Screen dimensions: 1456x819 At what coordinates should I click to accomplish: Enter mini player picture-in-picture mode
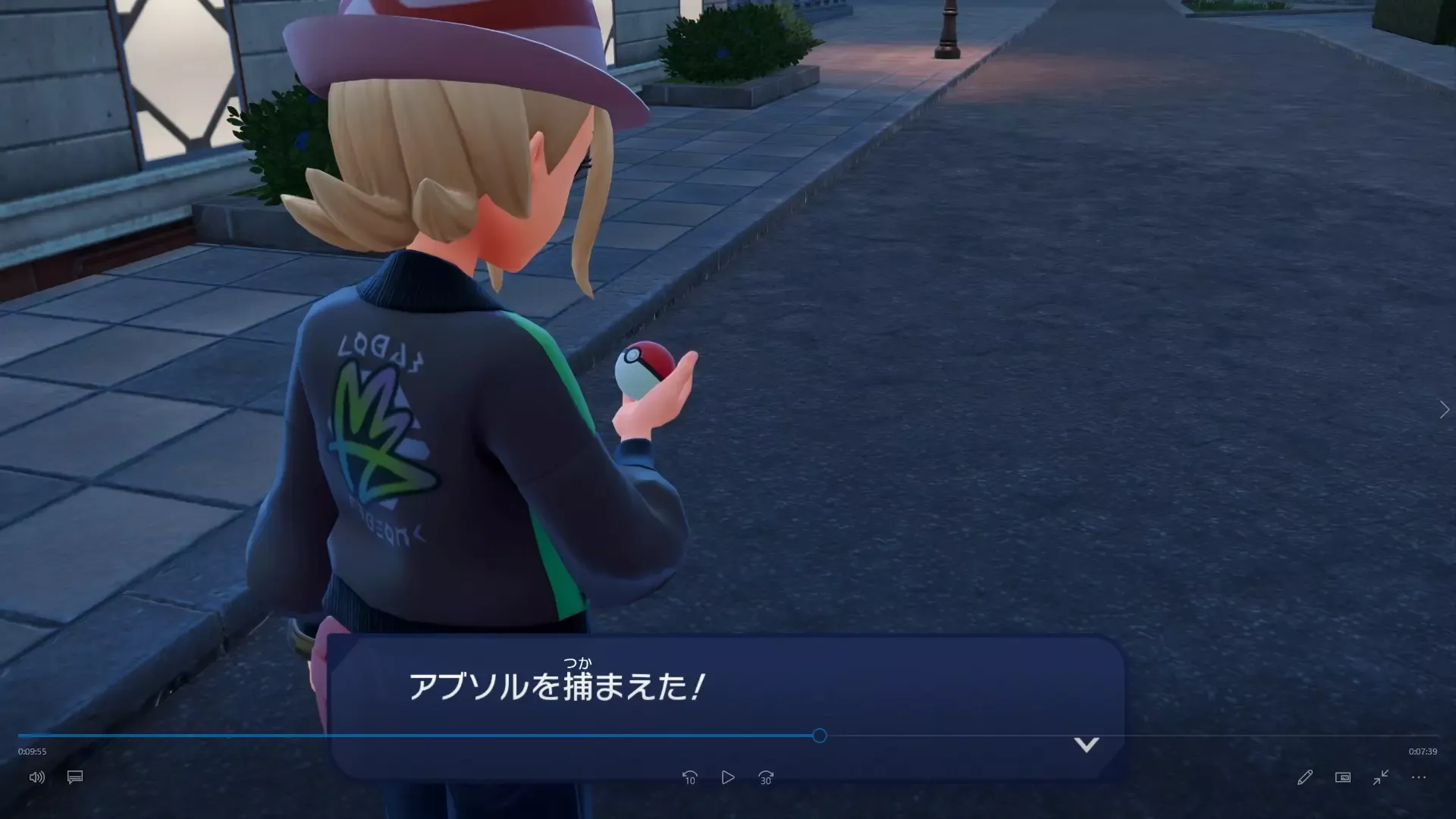pyautogui.click(x=1342, y=777)
